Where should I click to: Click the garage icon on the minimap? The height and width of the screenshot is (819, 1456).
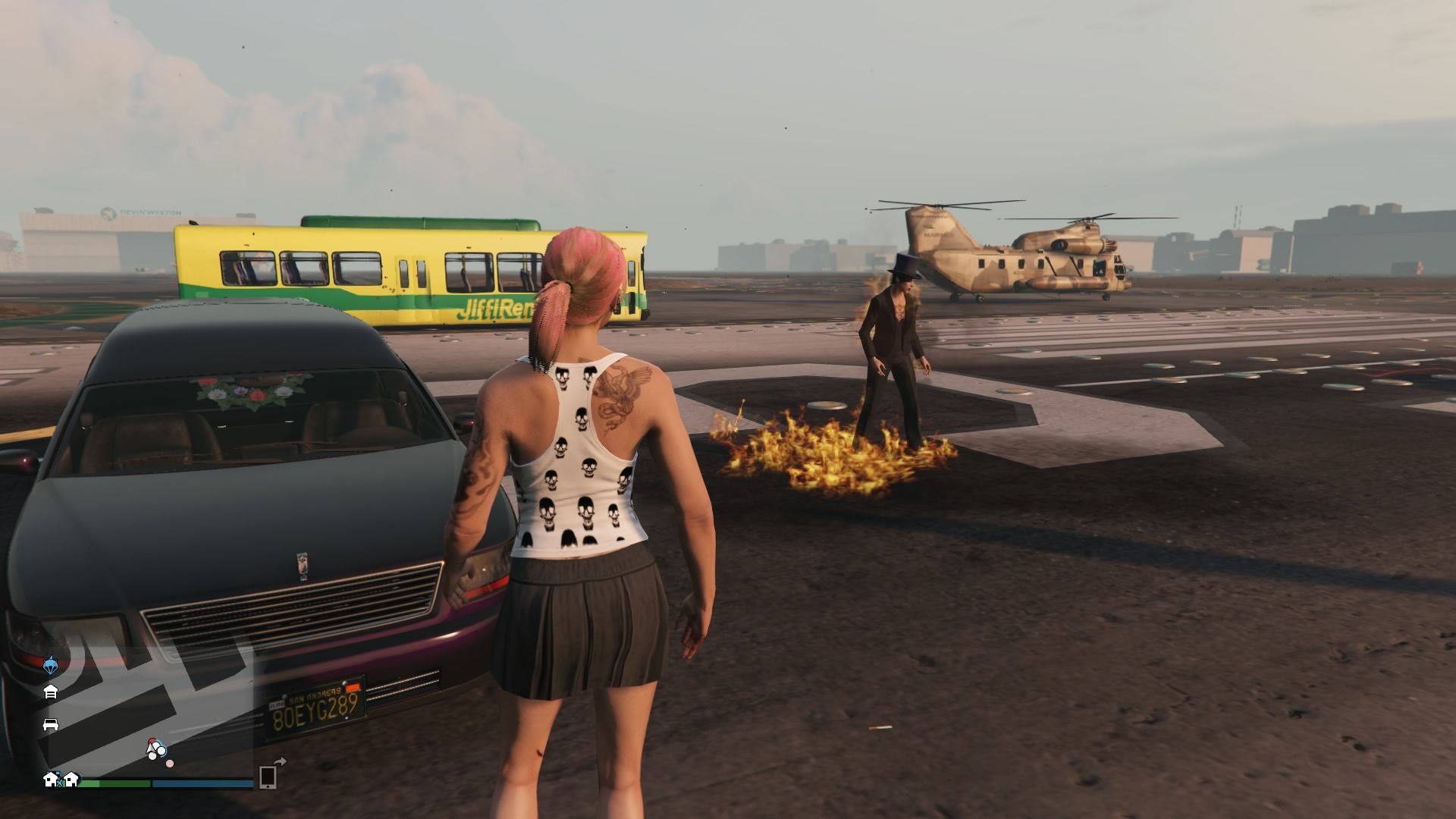coord(52,691)
